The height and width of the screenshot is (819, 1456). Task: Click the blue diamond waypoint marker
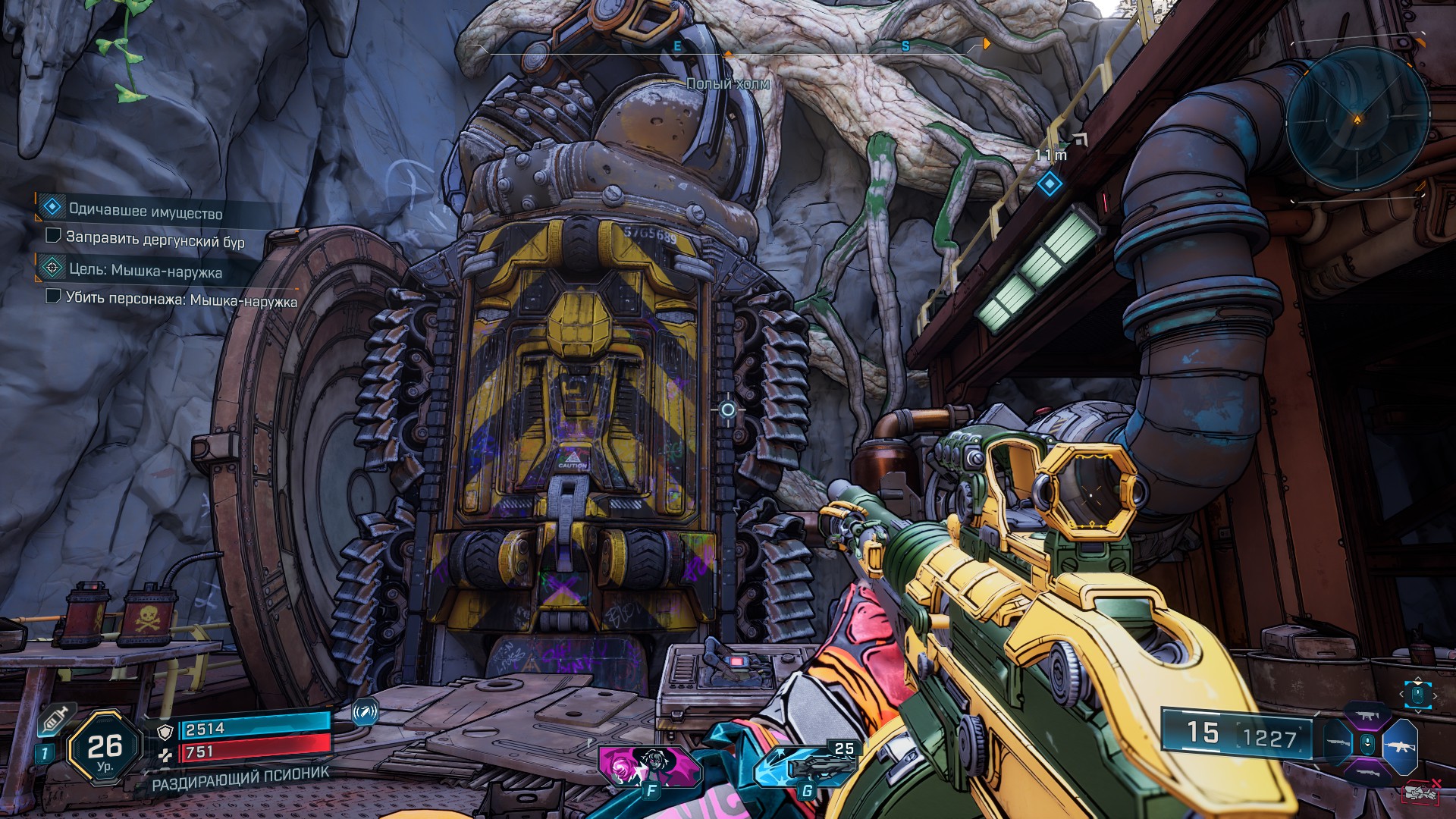point(1050,184)
